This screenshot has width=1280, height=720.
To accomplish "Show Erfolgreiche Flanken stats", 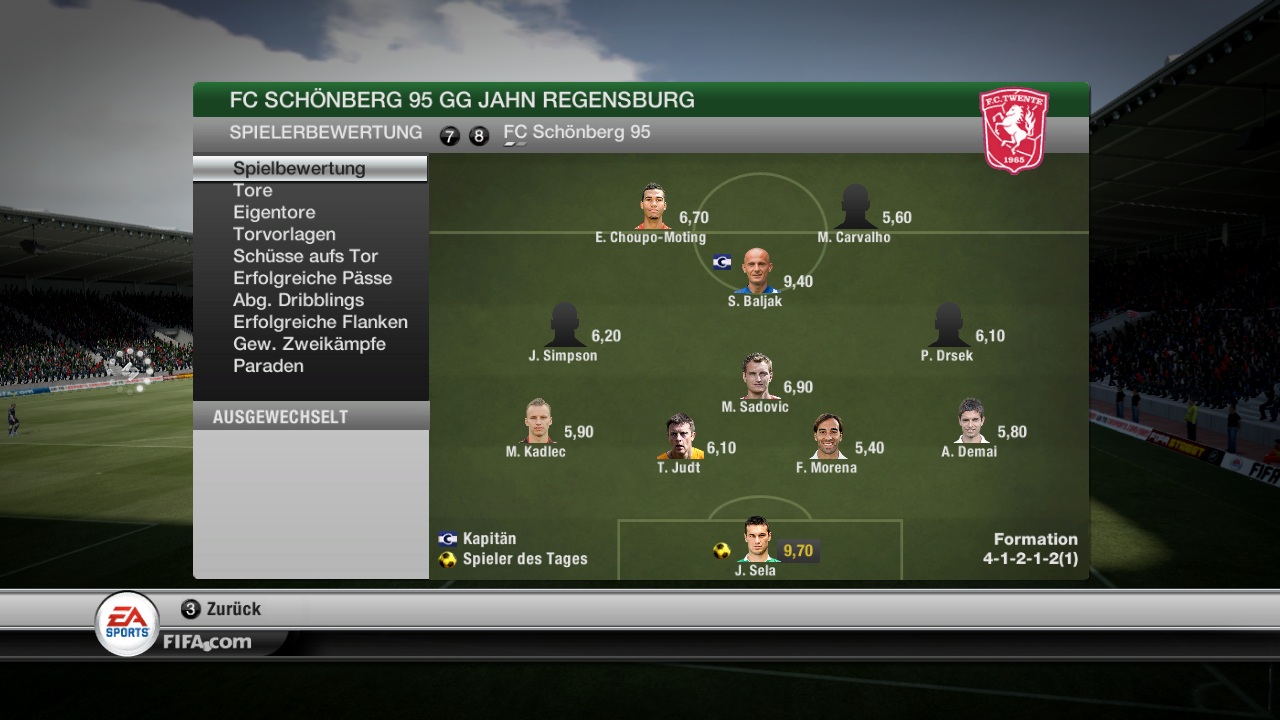I will 320,322.
